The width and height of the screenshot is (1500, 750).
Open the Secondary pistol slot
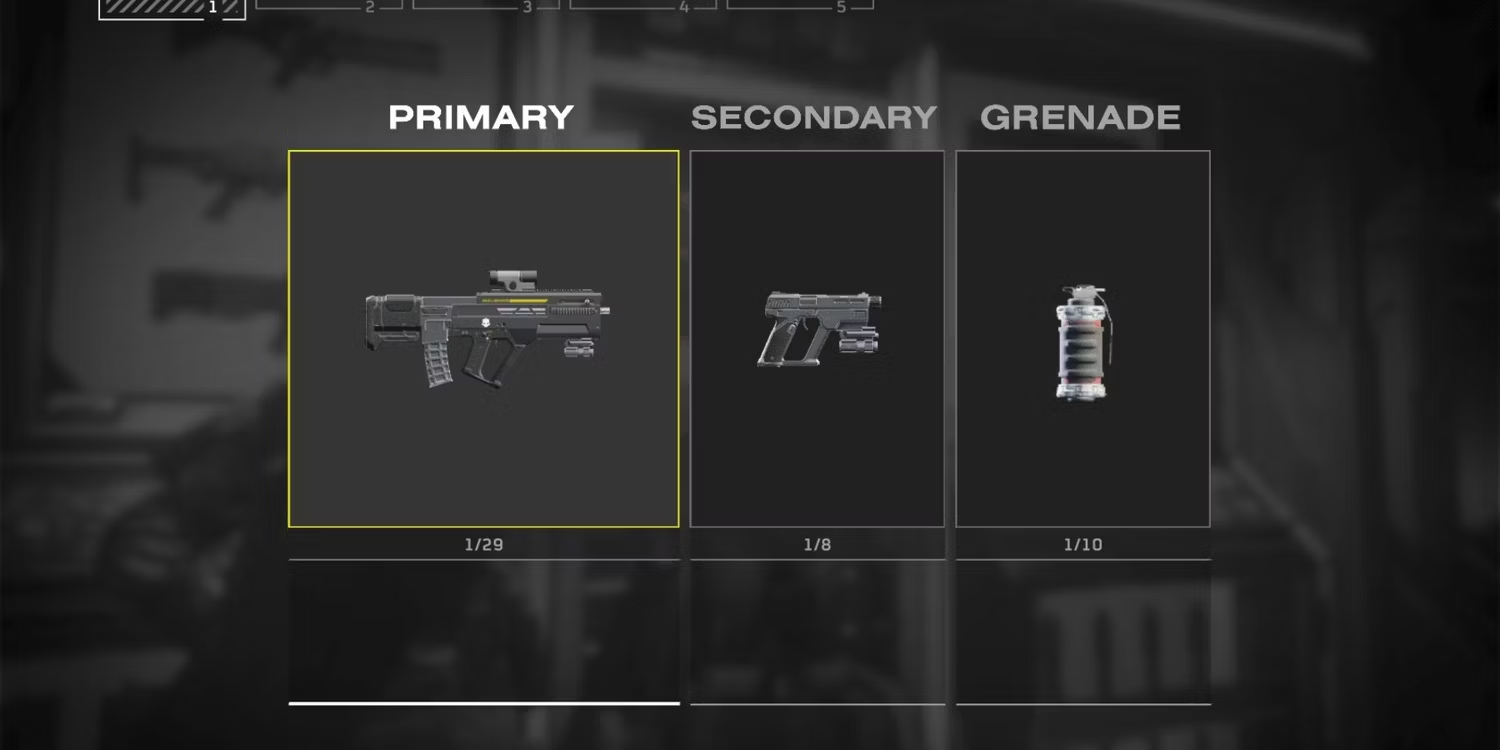tap(817, 339)
